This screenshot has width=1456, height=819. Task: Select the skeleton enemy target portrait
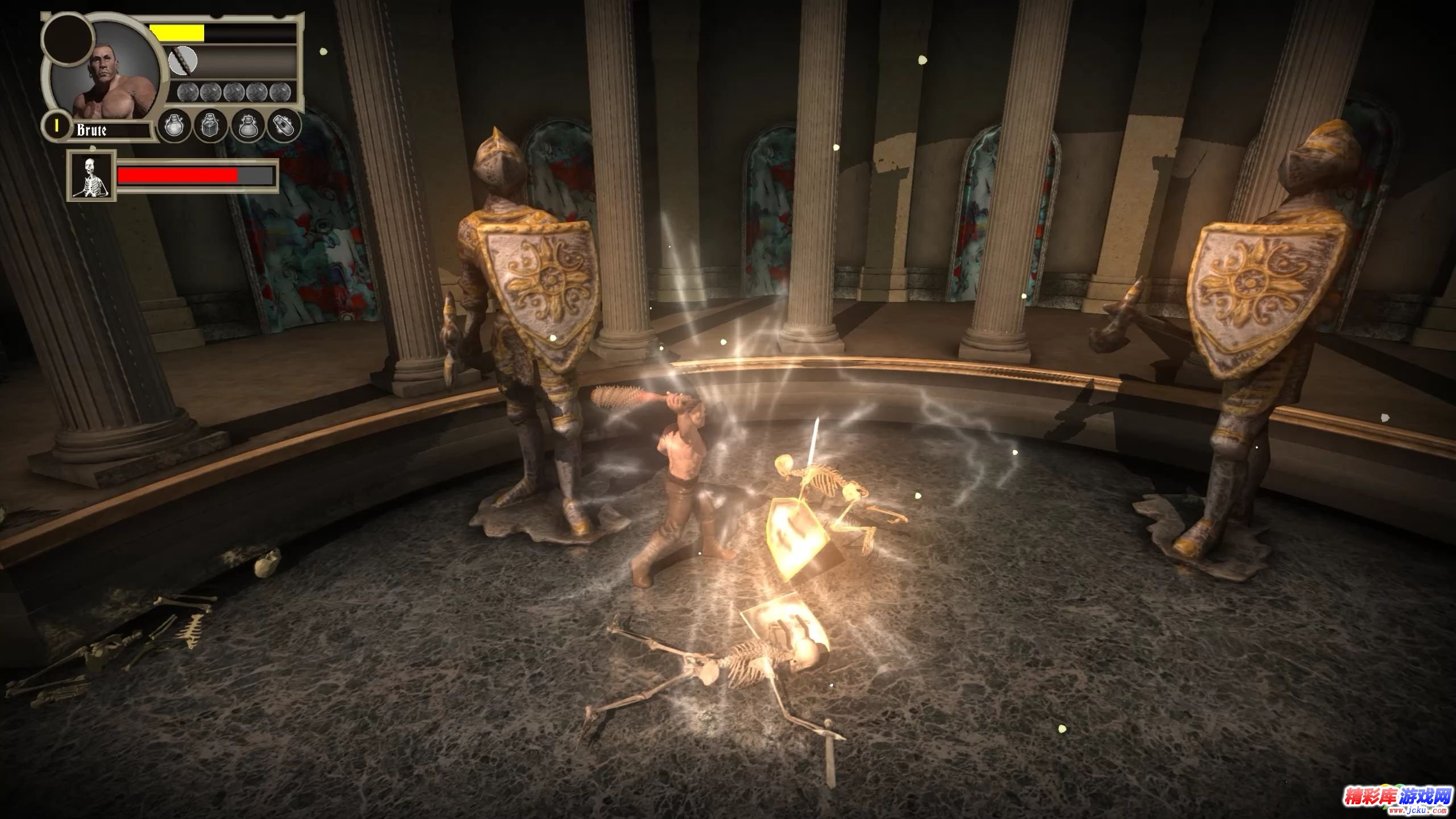(92, 176)
